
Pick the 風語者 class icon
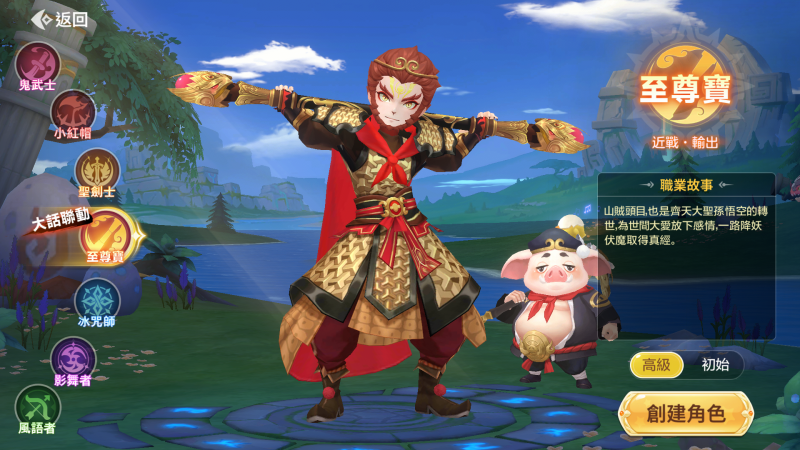point(38,406)
